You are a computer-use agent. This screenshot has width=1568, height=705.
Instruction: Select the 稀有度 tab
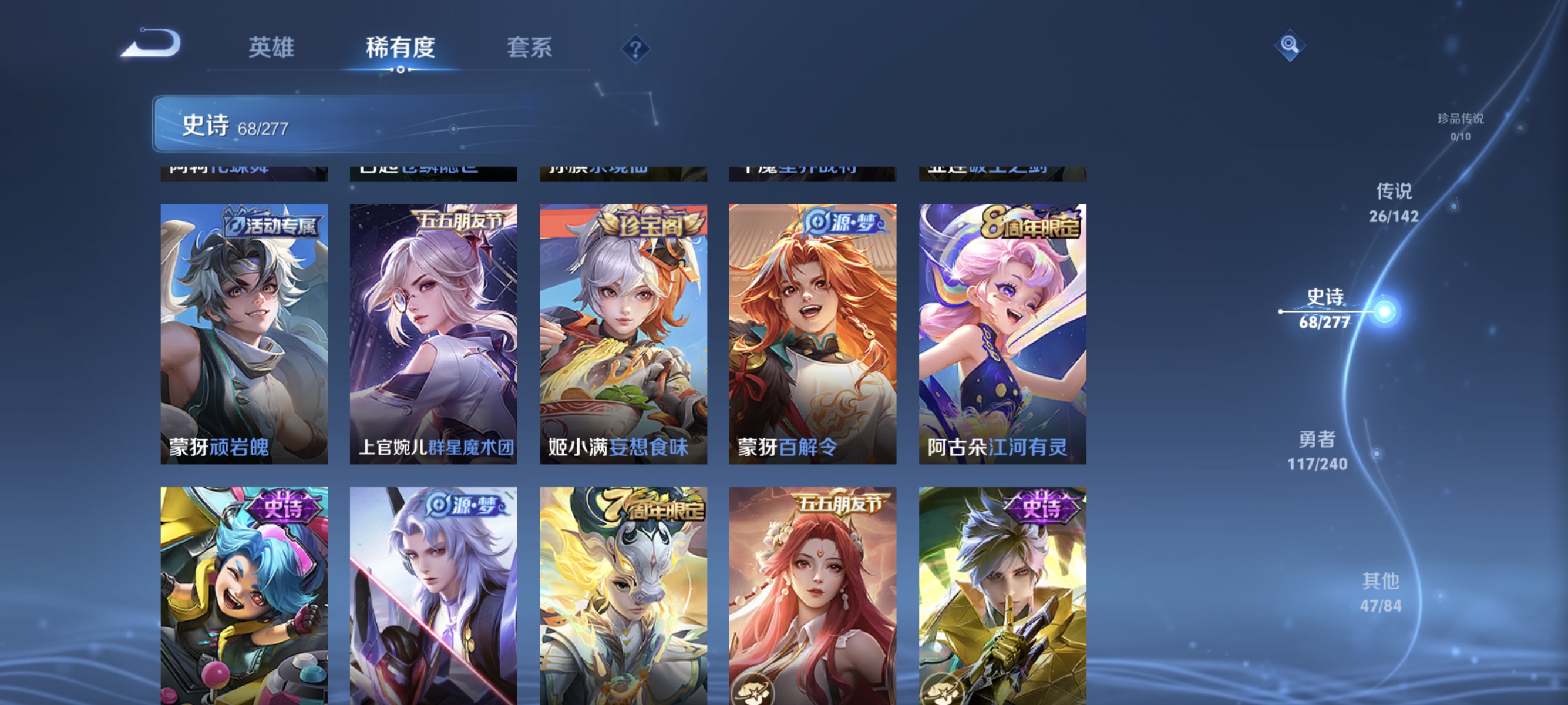[x=401, y=47]
